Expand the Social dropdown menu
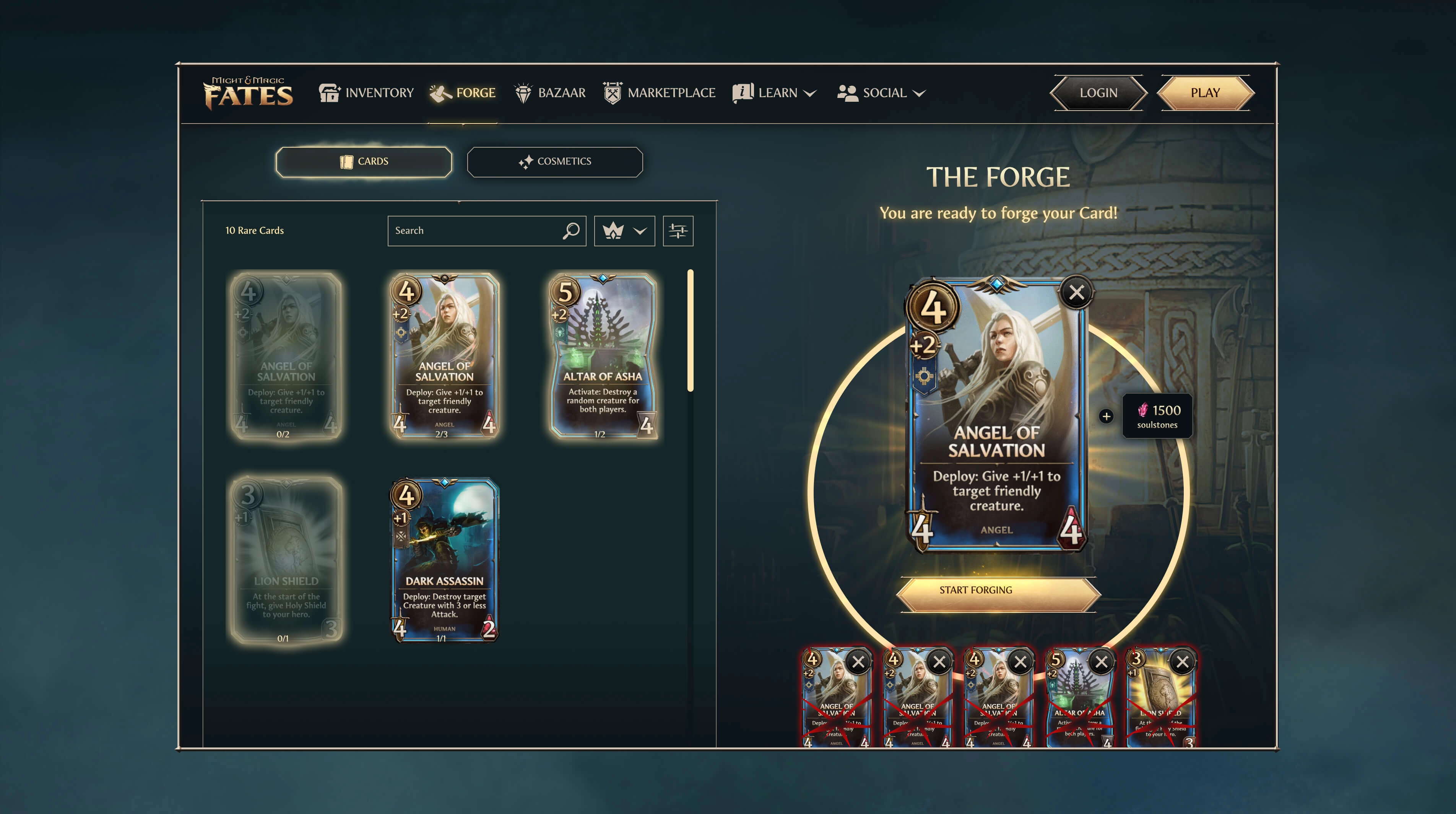This screenshot has width=1456, height=814. [x=881, y=93]
